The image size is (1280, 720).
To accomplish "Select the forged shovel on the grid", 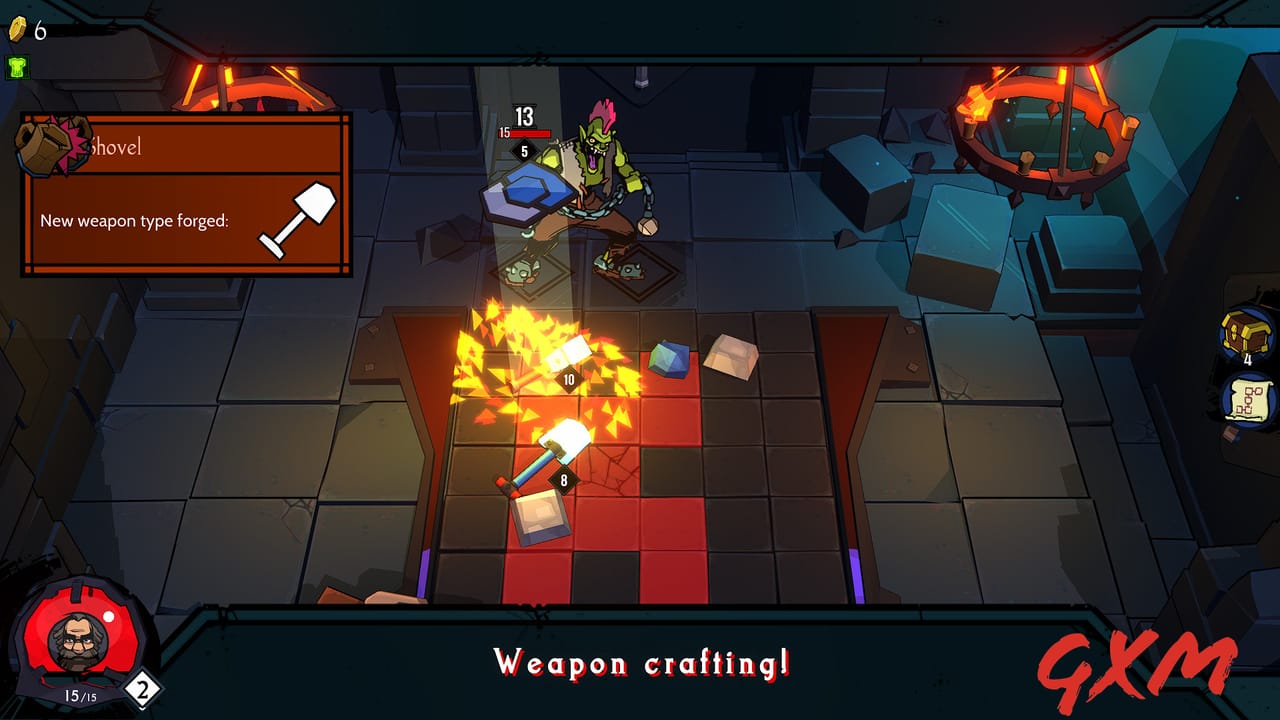I will (x=546, y=454).
